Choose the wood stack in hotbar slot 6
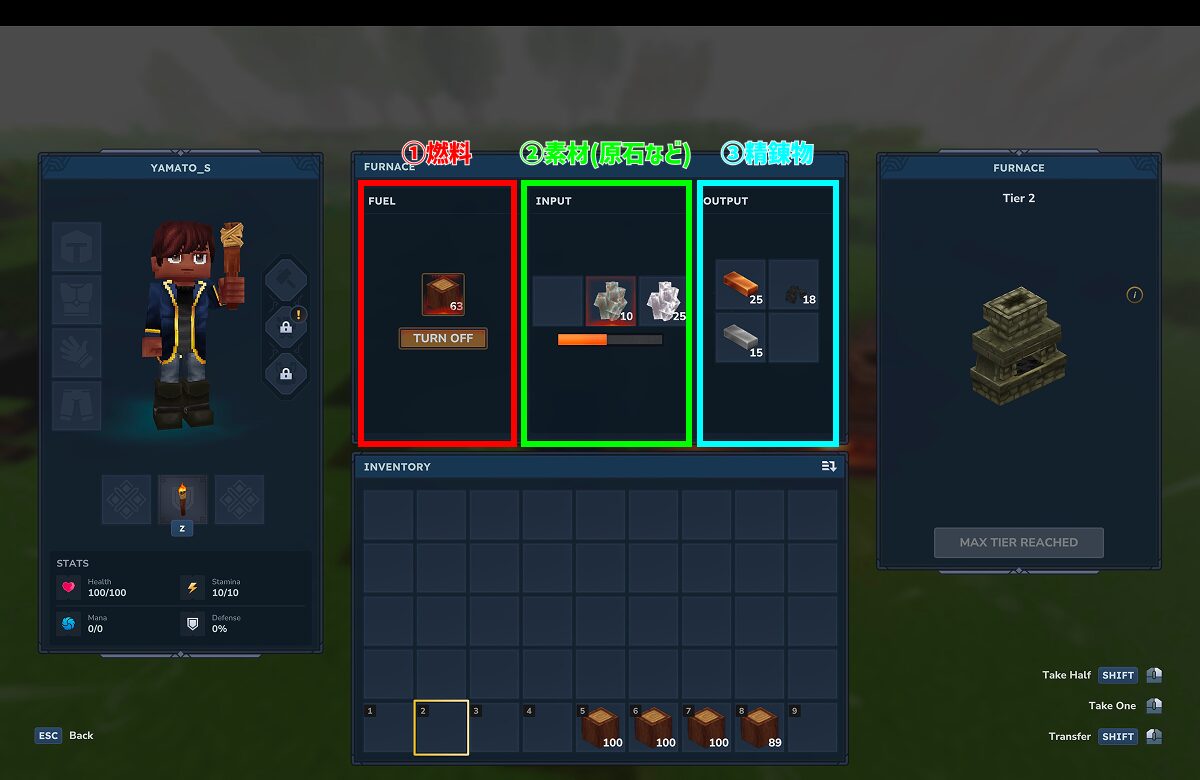The height and width of the screenshot is (780, 1200). (653, 728)
